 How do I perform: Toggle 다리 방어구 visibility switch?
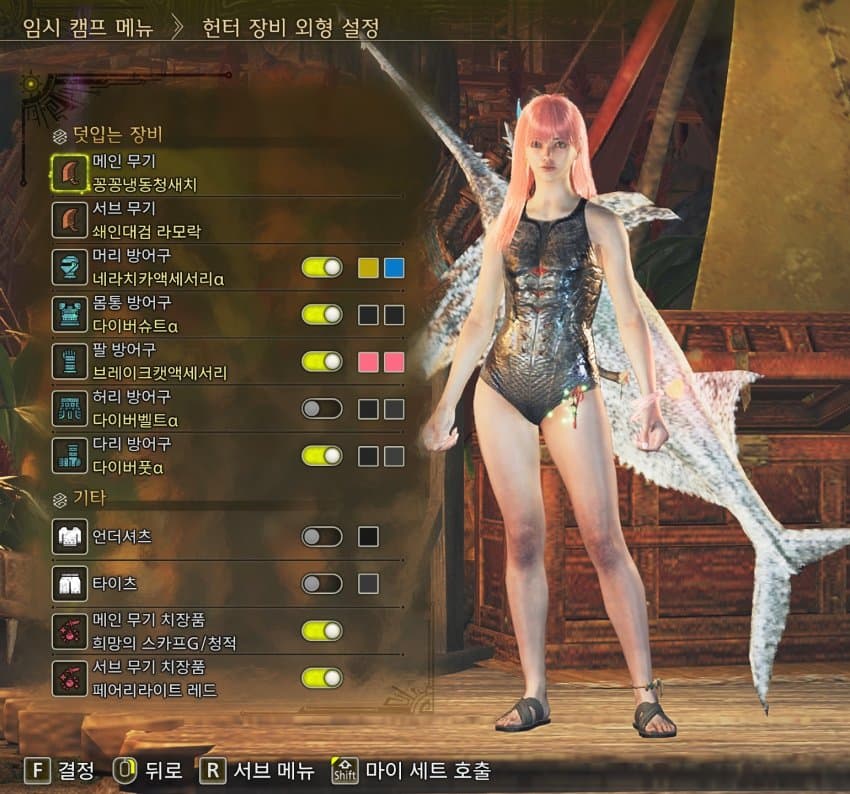click(322, 455)
